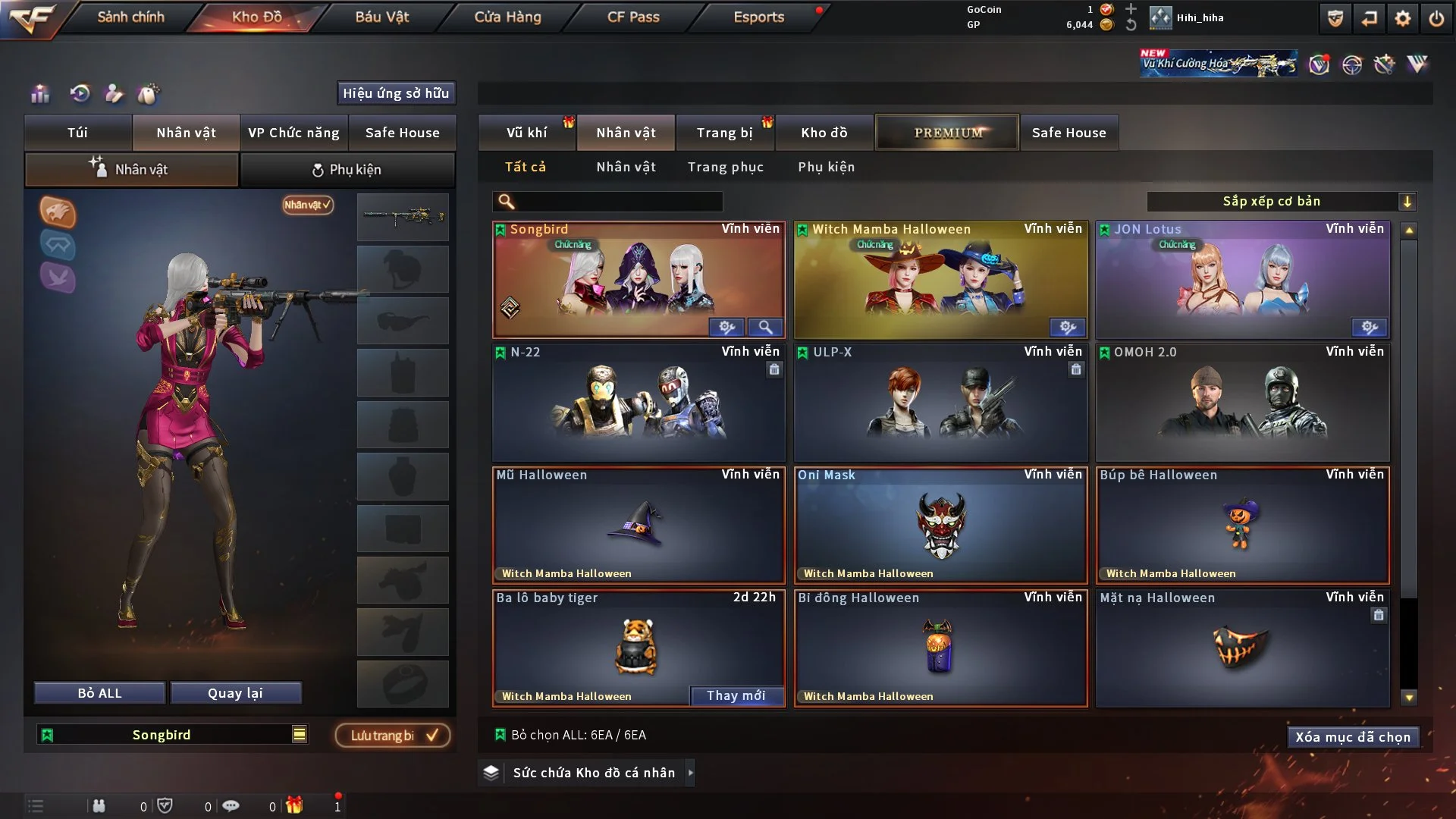
Task: Open the settings gear icon at top right
Action: click(1401, 18)
